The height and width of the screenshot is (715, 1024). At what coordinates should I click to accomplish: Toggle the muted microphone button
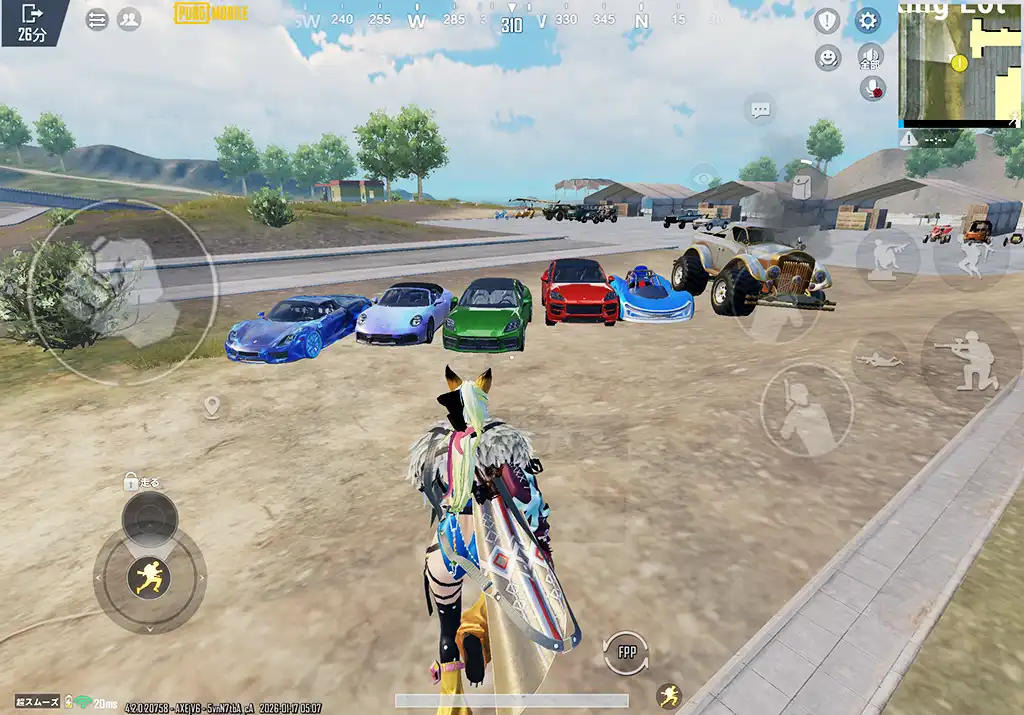pyautogui.click(x=873, y=88)
